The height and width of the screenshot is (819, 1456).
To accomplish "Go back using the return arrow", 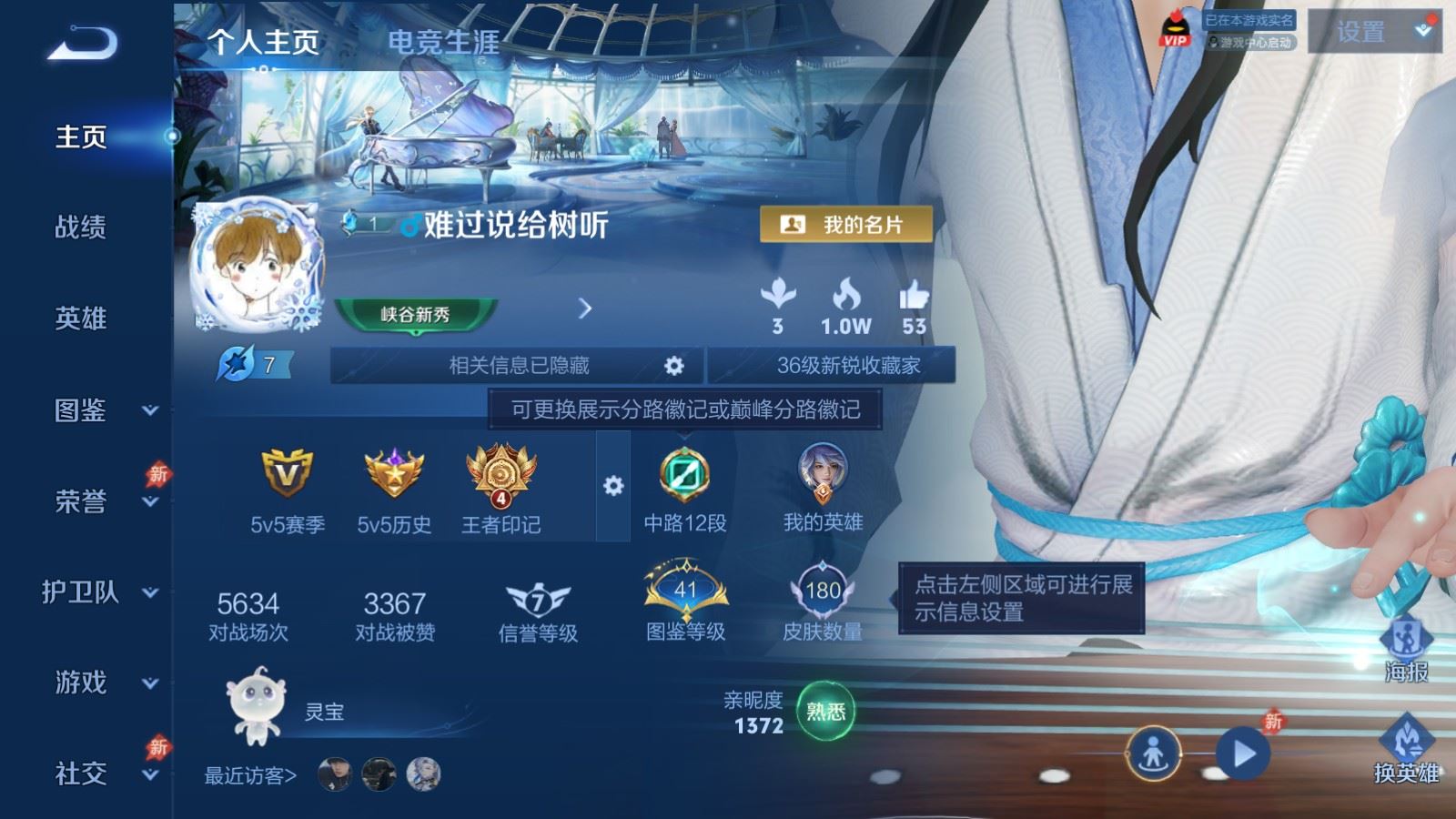I will click(x=82, y=43).
